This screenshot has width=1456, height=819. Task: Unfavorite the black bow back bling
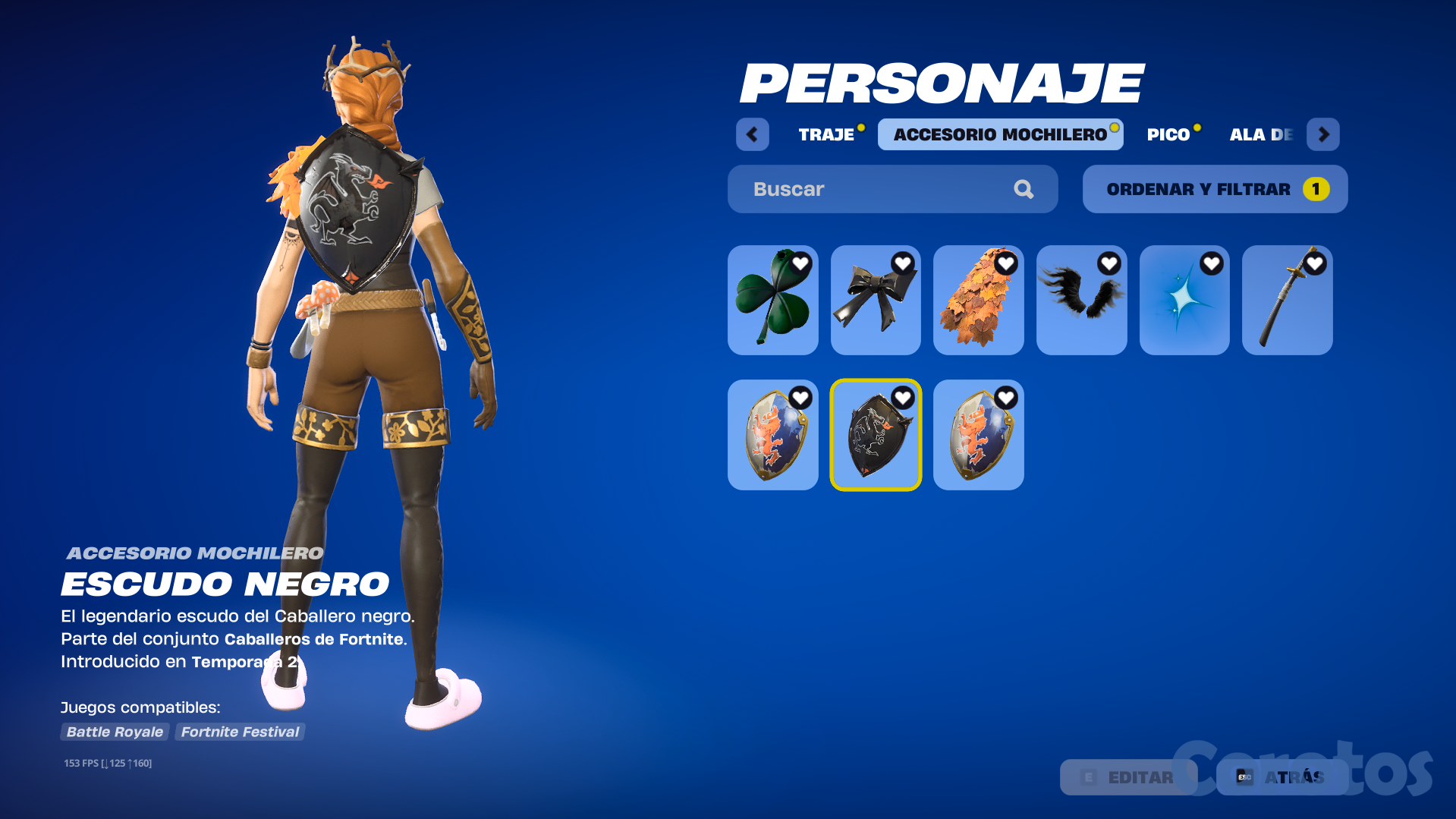tap(902, 263)
